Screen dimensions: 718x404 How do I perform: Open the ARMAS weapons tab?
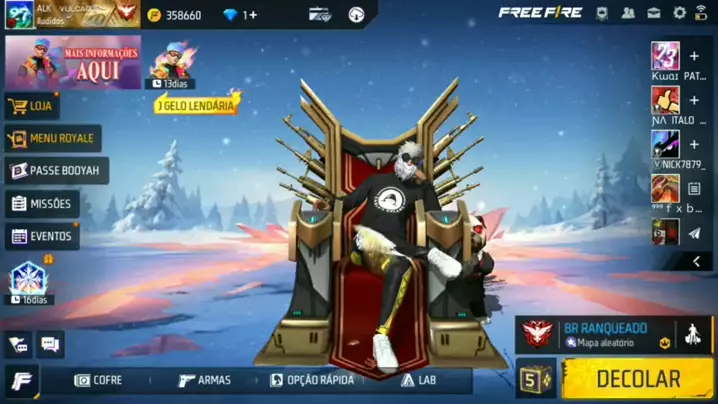point(204,381)
